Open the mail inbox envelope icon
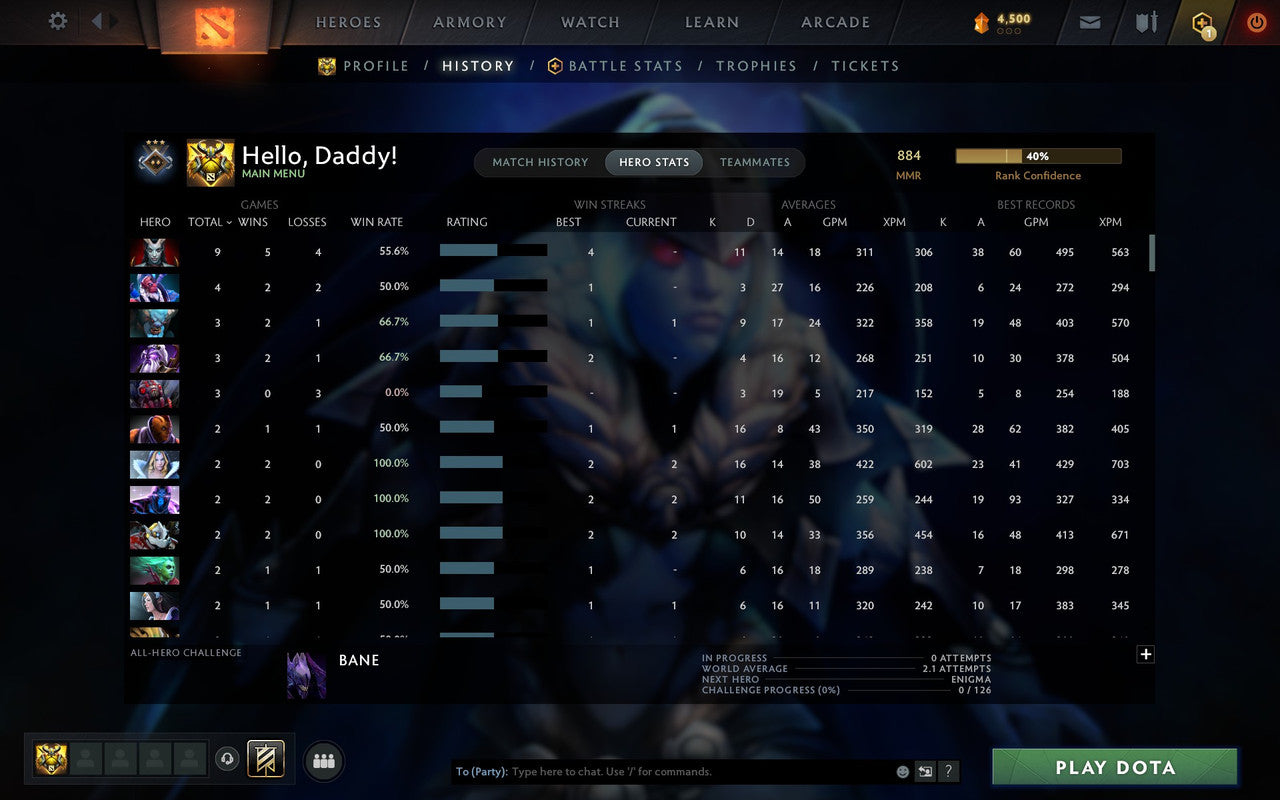1280x800 pixels. pyautogui.click(x=1089, y=21)
